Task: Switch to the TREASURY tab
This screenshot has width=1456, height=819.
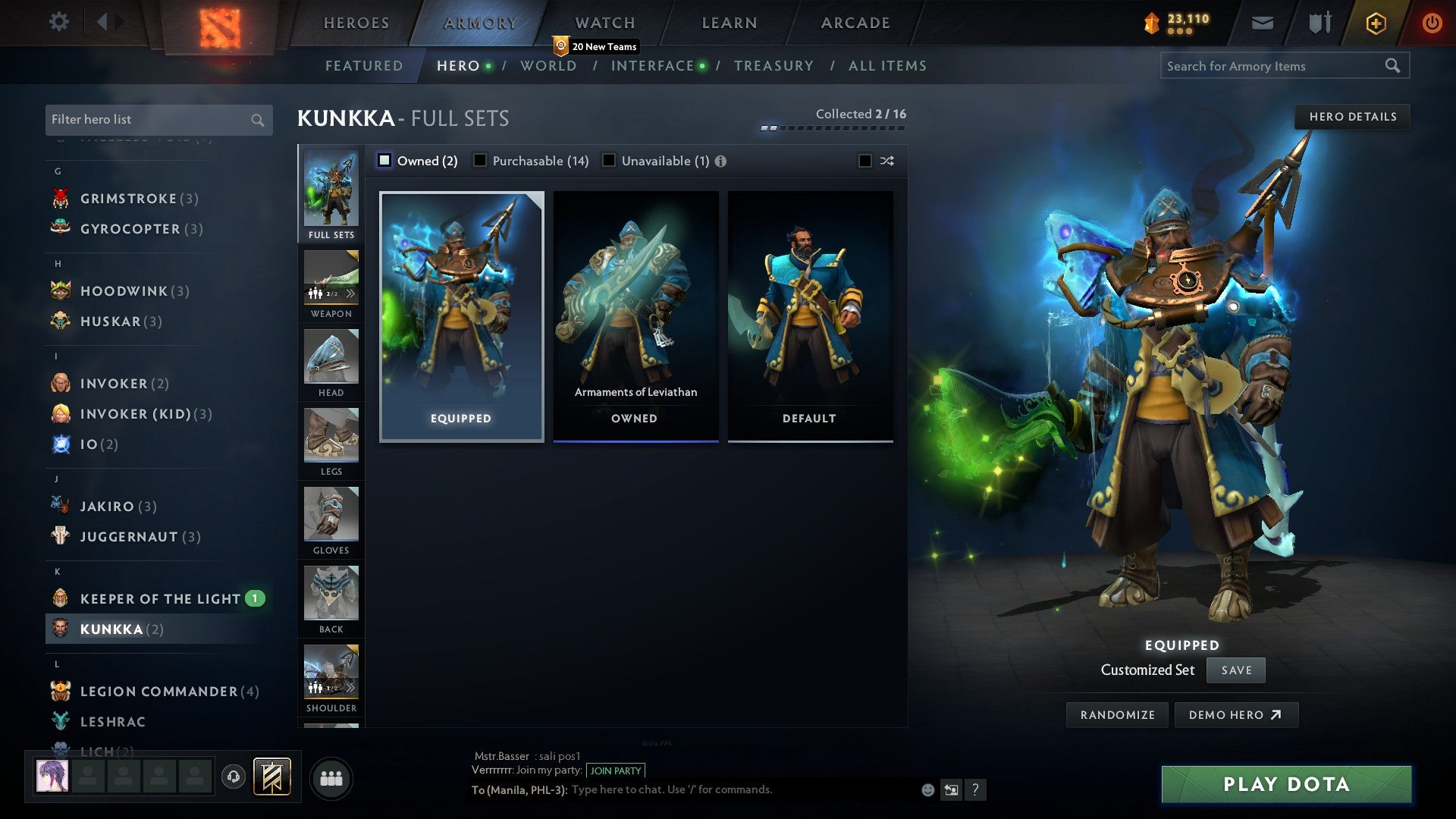Action: 773,66
